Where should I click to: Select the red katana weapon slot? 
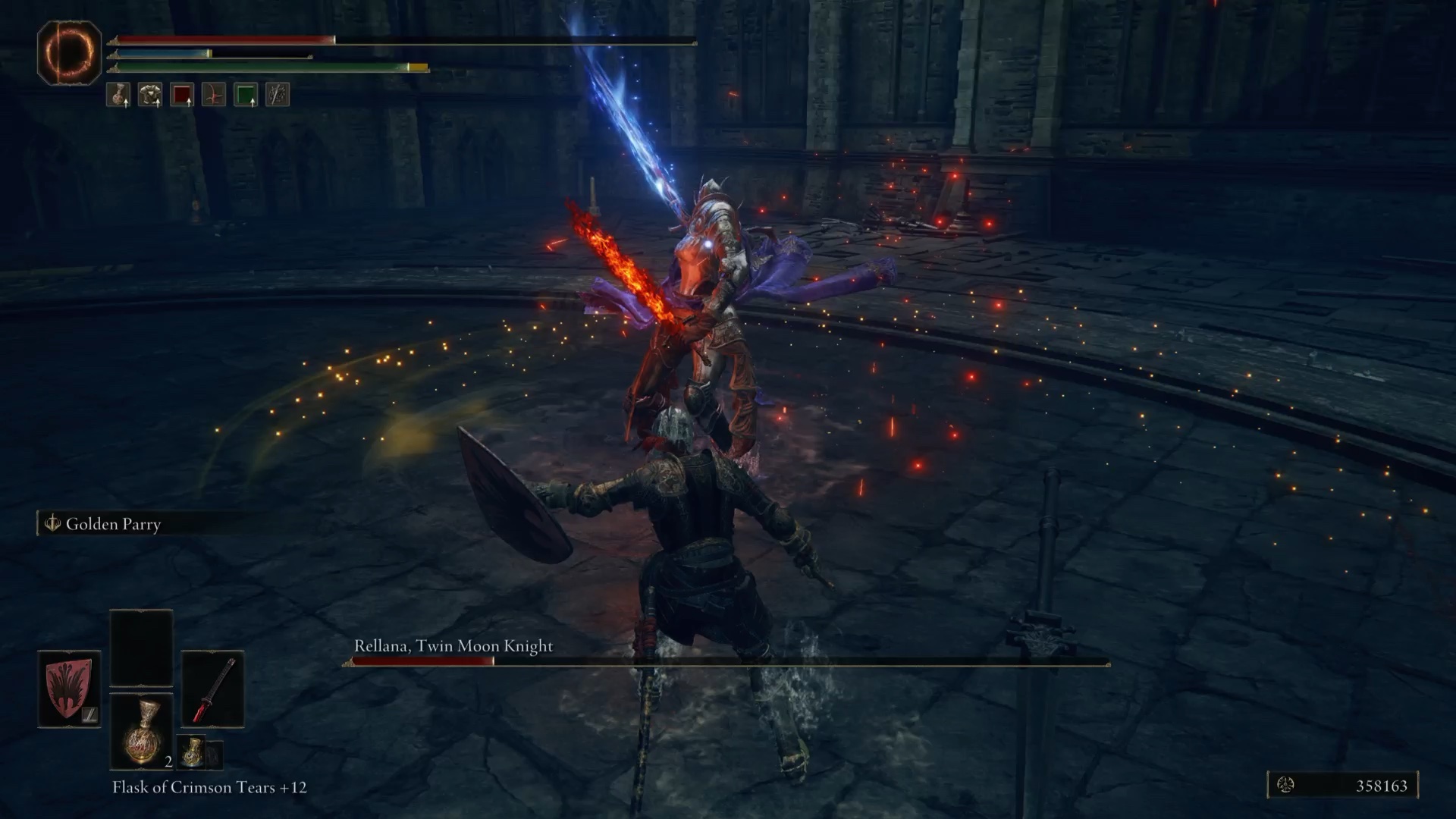(x=212, y=689)
